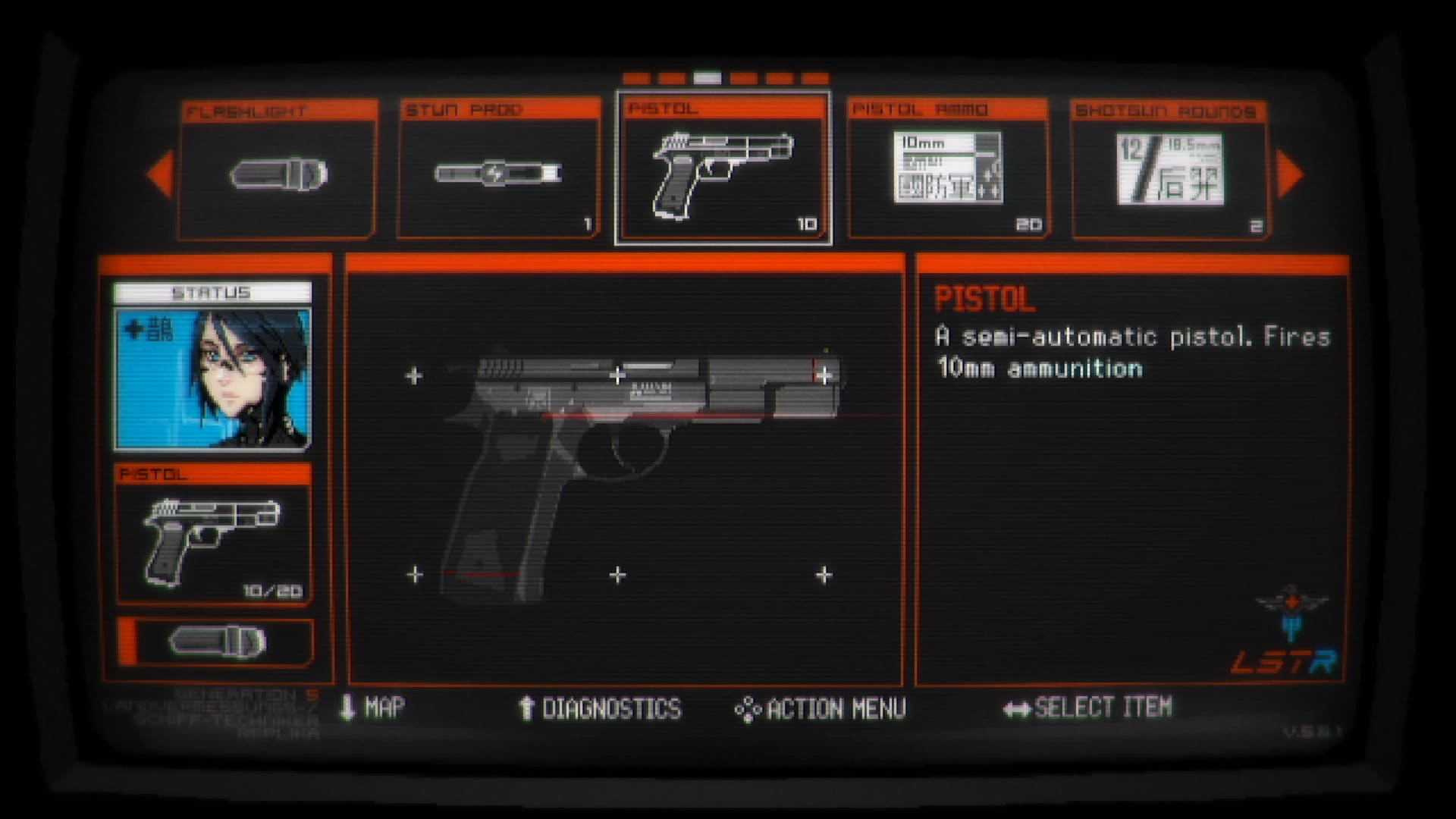1456x819 pixels.
Task: Select the Pistol slot in inventory row
Action: 723,169
